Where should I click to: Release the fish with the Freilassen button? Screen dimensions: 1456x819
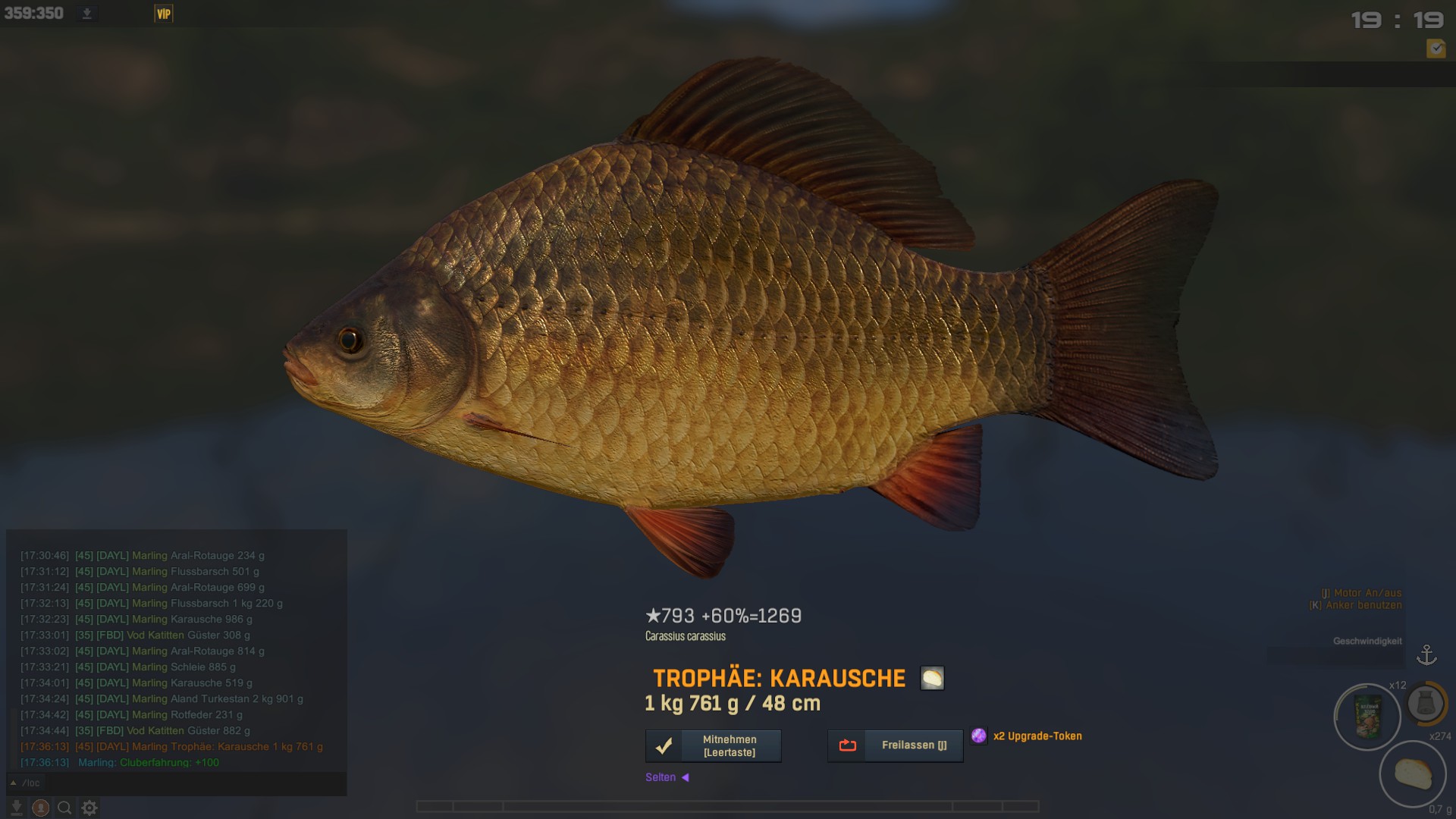895,745
